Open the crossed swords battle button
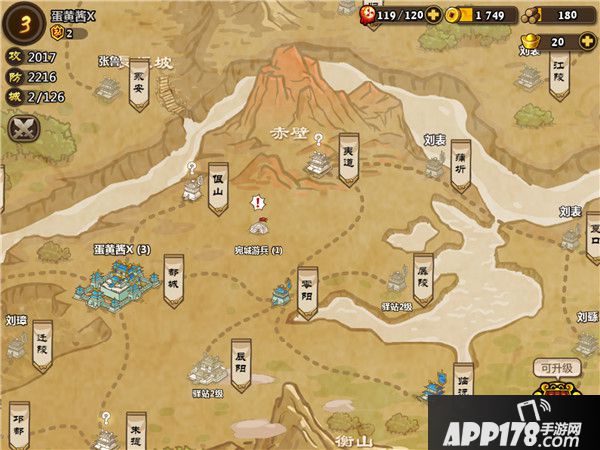The image size is (600, 450). (x=24, y=128)
